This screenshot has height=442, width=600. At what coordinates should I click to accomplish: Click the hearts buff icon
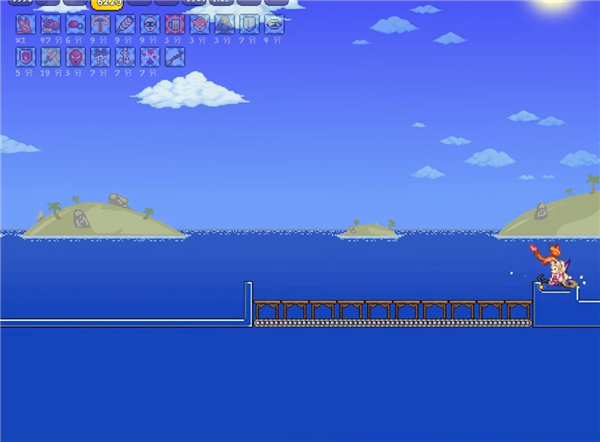150,56
